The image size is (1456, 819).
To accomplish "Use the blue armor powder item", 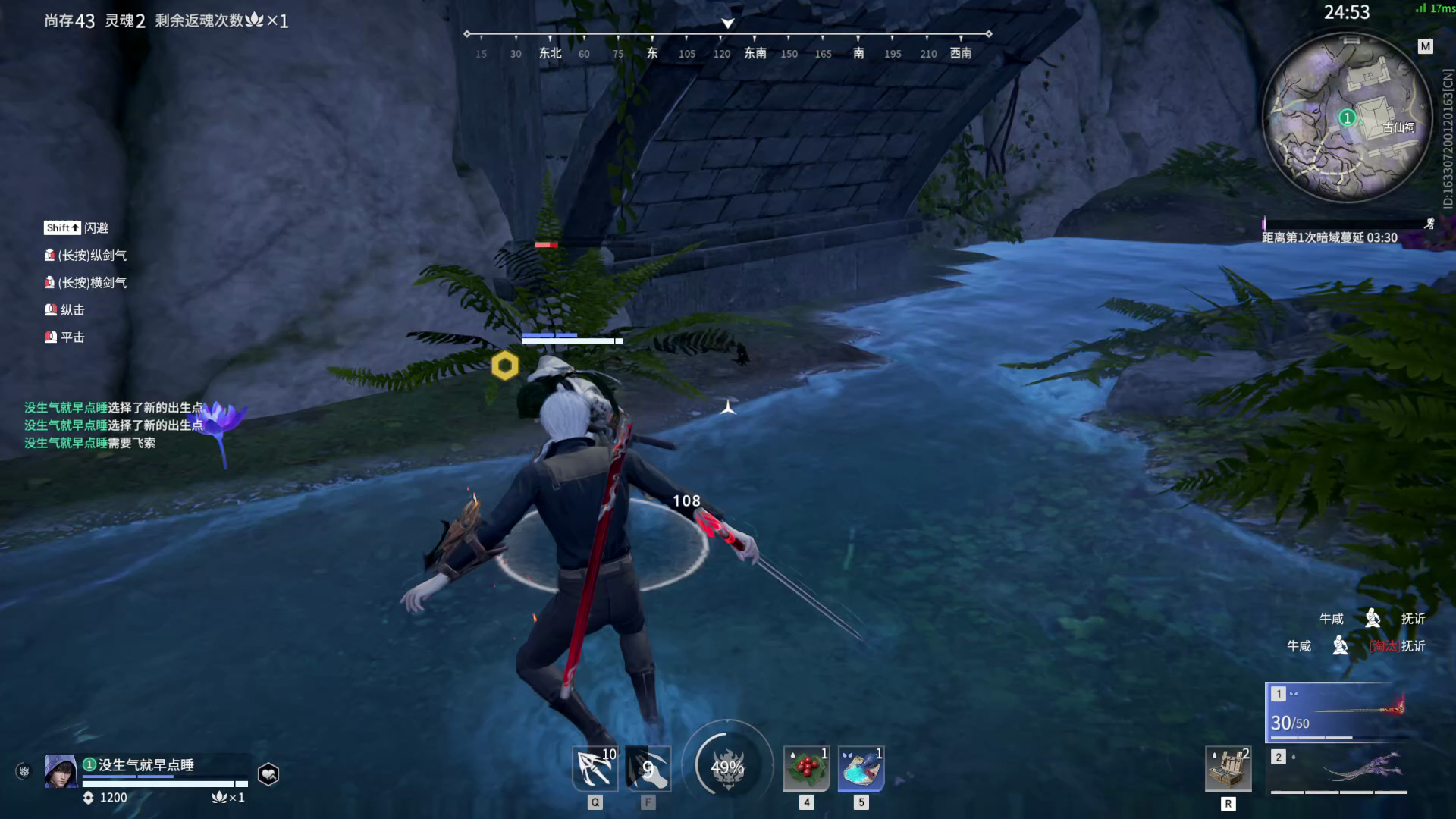I will 861,769.
